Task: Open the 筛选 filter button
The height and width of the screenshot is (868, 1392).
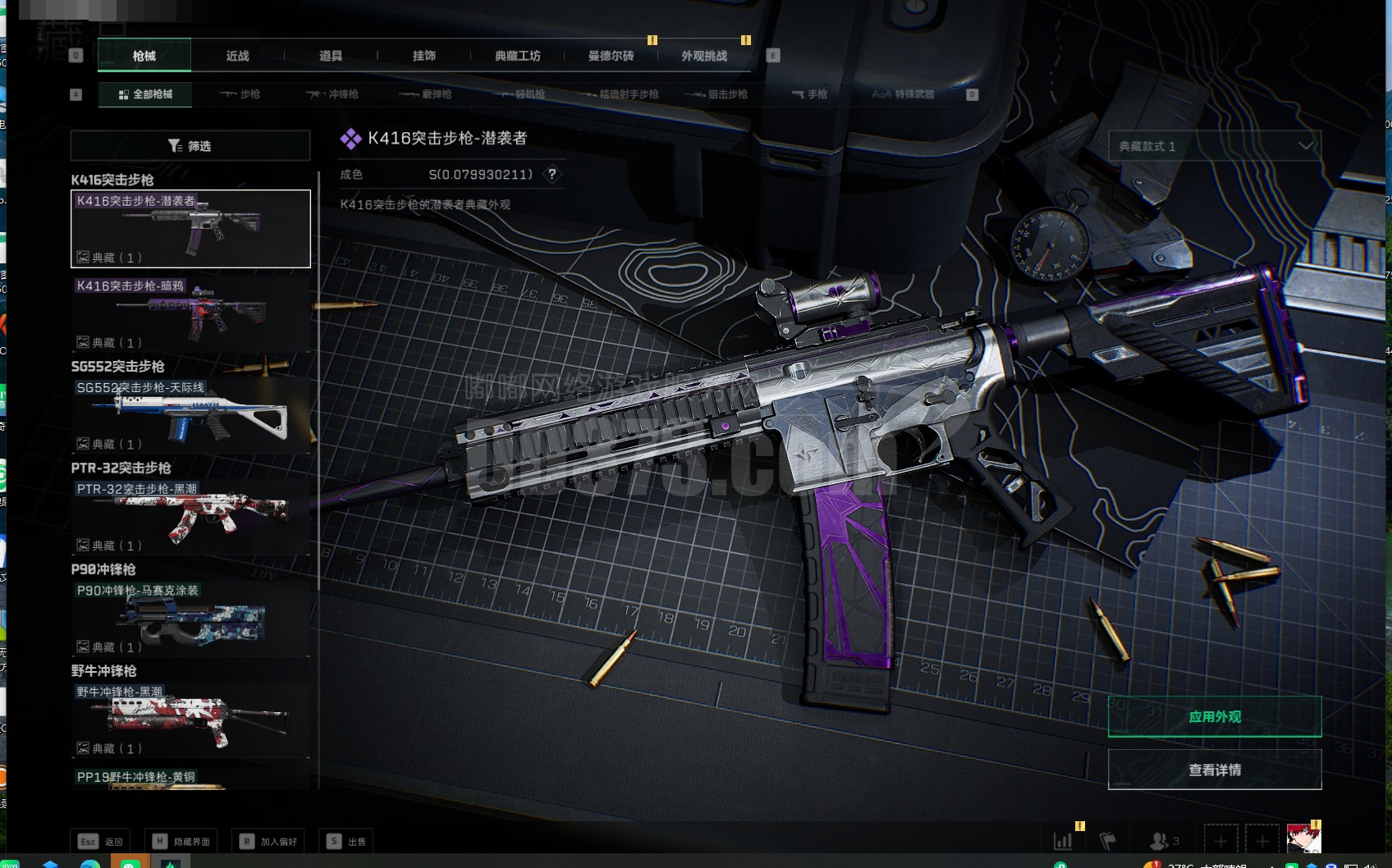Action: click(190, 146)
